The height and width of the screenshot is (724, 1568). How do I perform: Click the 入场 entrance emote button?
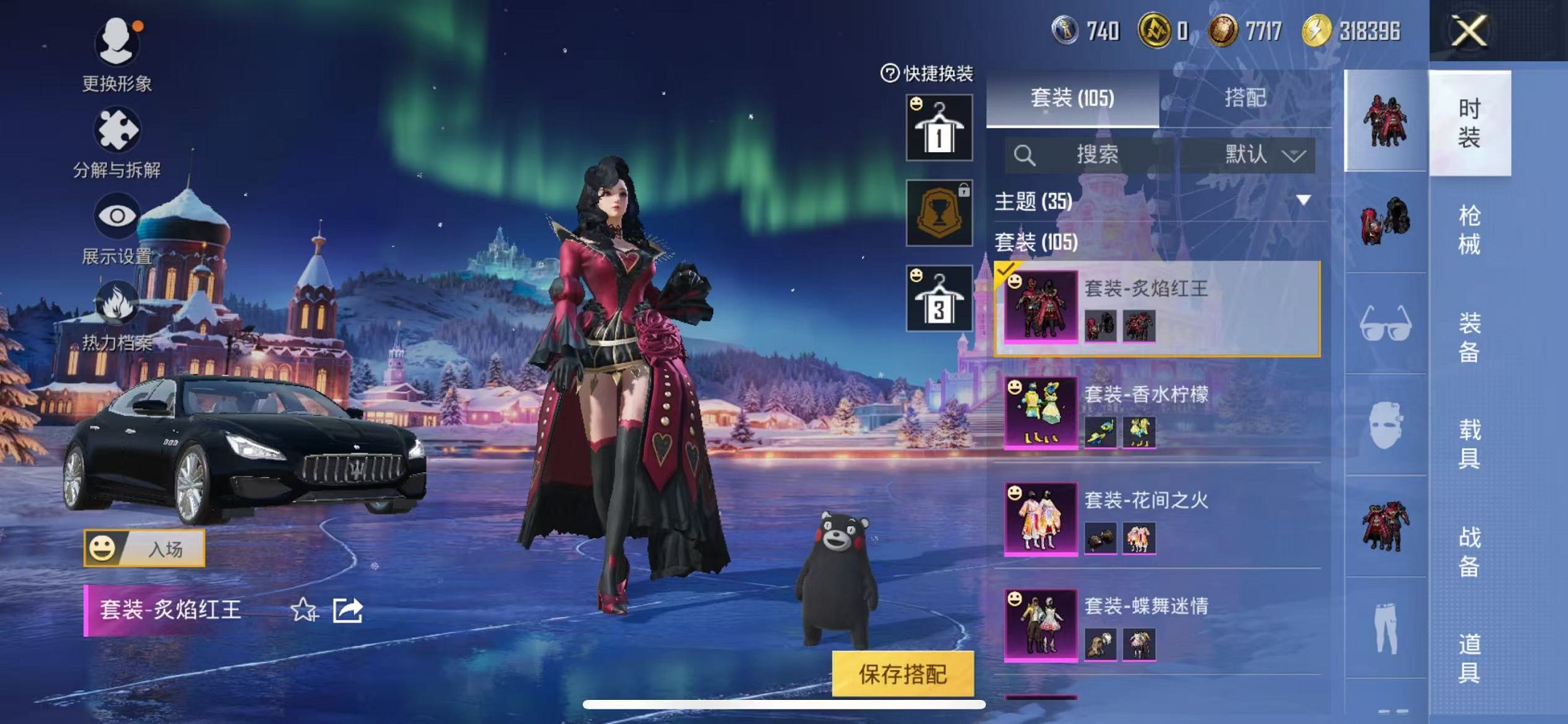(x=144, y=548)
